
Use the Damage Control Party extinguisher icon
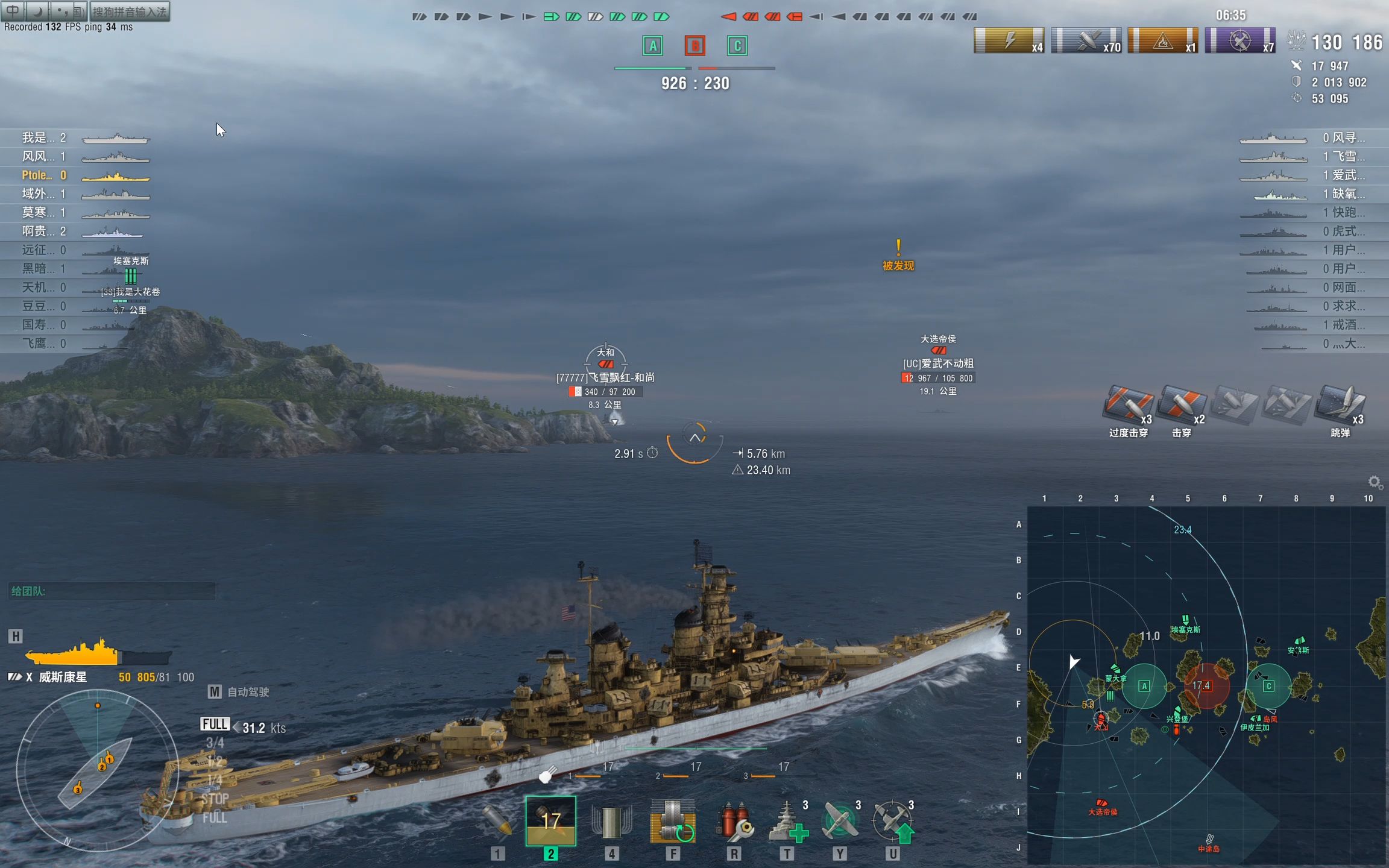coord(734,821)
